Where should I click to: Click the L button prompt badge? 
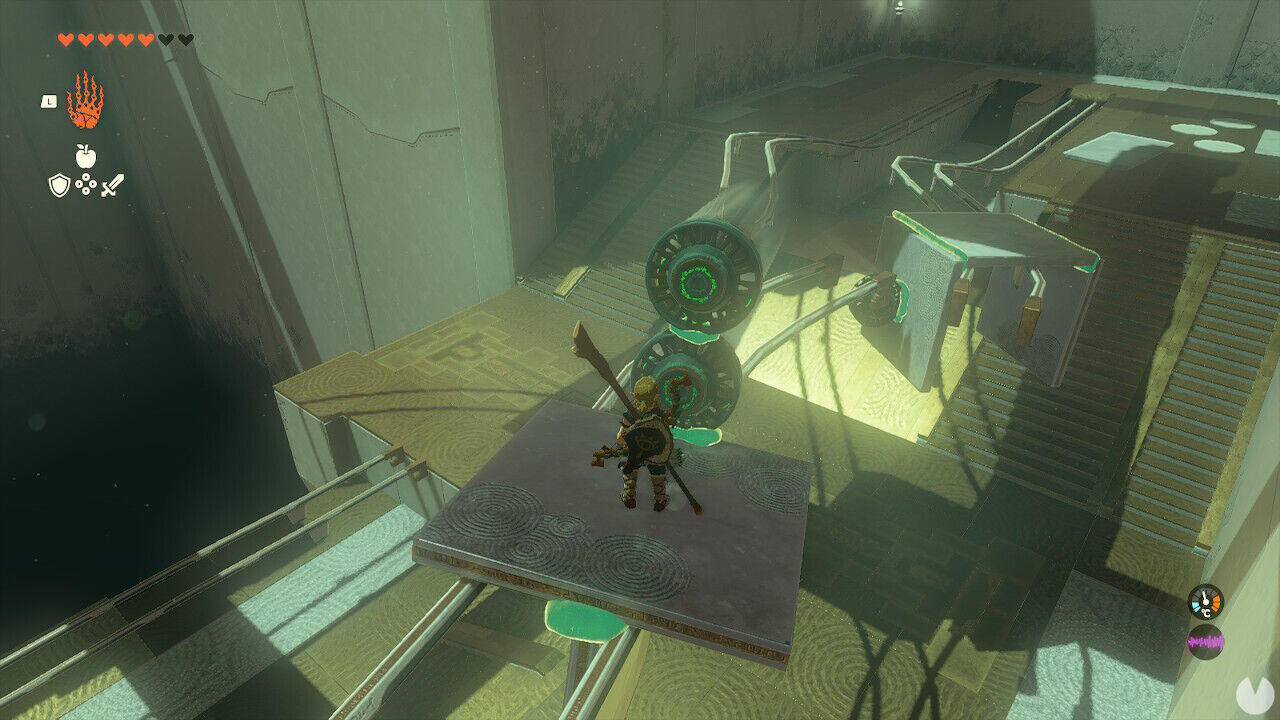pos(49,101)
